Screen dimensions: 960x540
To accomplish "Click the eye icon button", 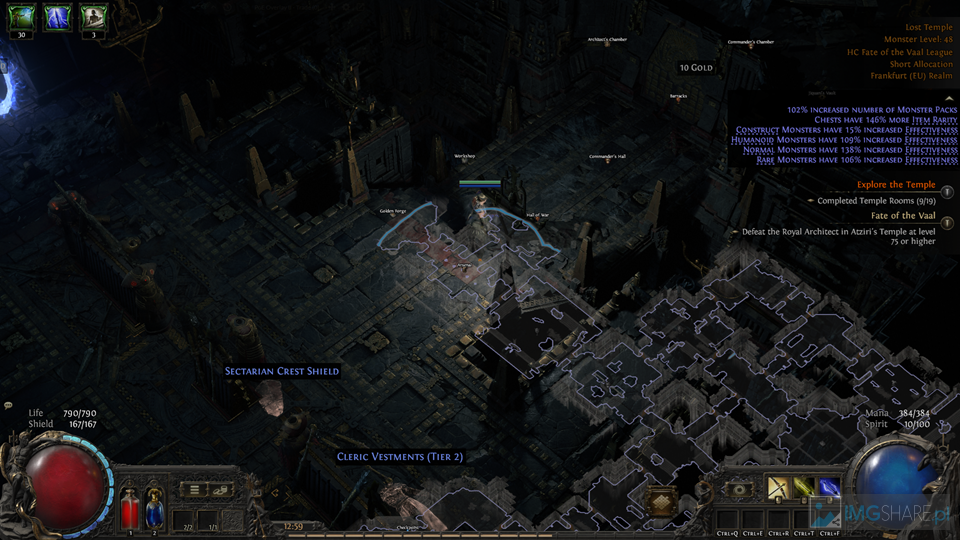I will click(738, 488).
